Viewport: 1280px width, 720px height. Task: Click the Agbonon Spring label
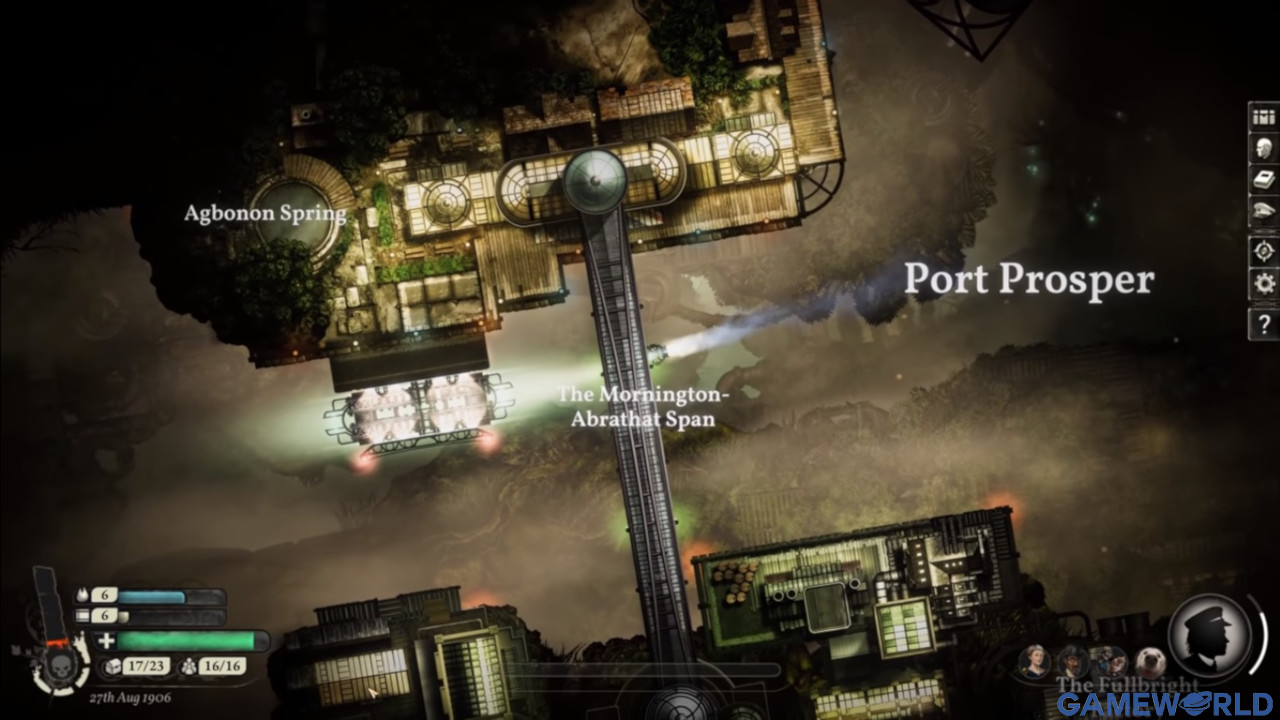tap(266, 214)
